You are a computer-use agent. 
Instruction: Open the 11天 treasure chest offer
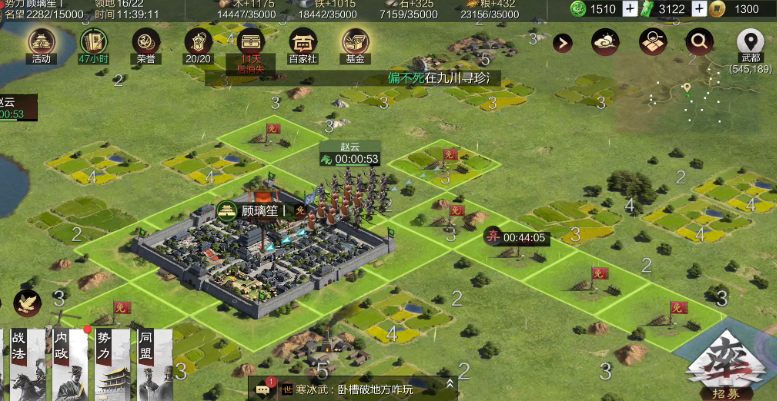pyautogui.click(x=251, y=43)
